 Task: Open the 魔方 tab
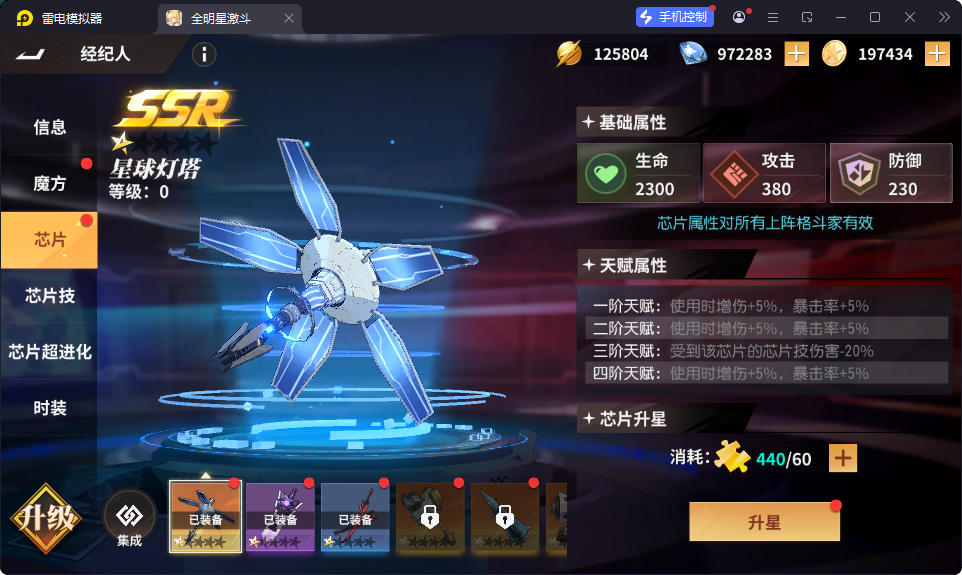coord(49,184)
